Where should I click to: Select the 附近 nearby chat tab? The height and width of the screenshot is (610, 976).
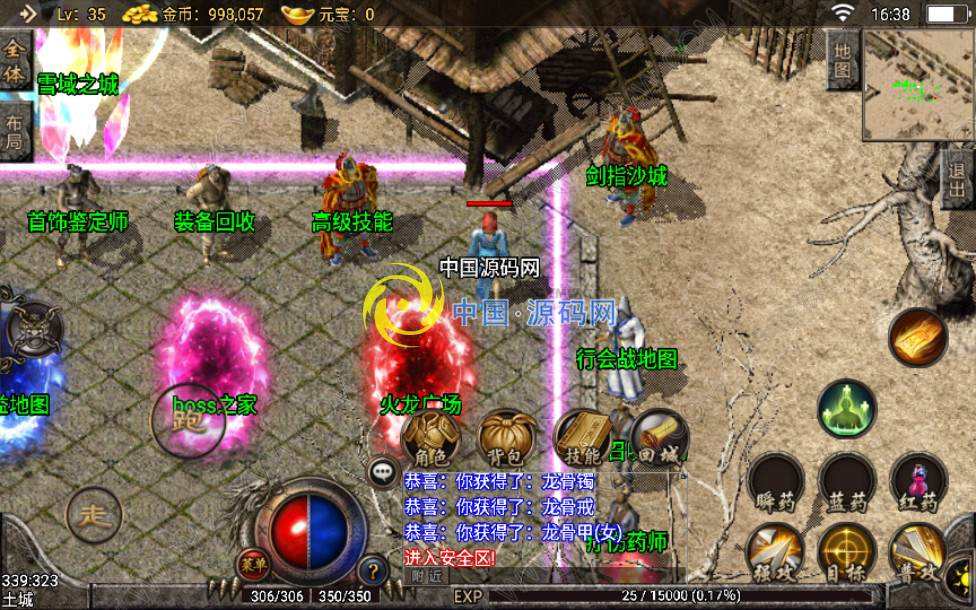tap(427, 576)
